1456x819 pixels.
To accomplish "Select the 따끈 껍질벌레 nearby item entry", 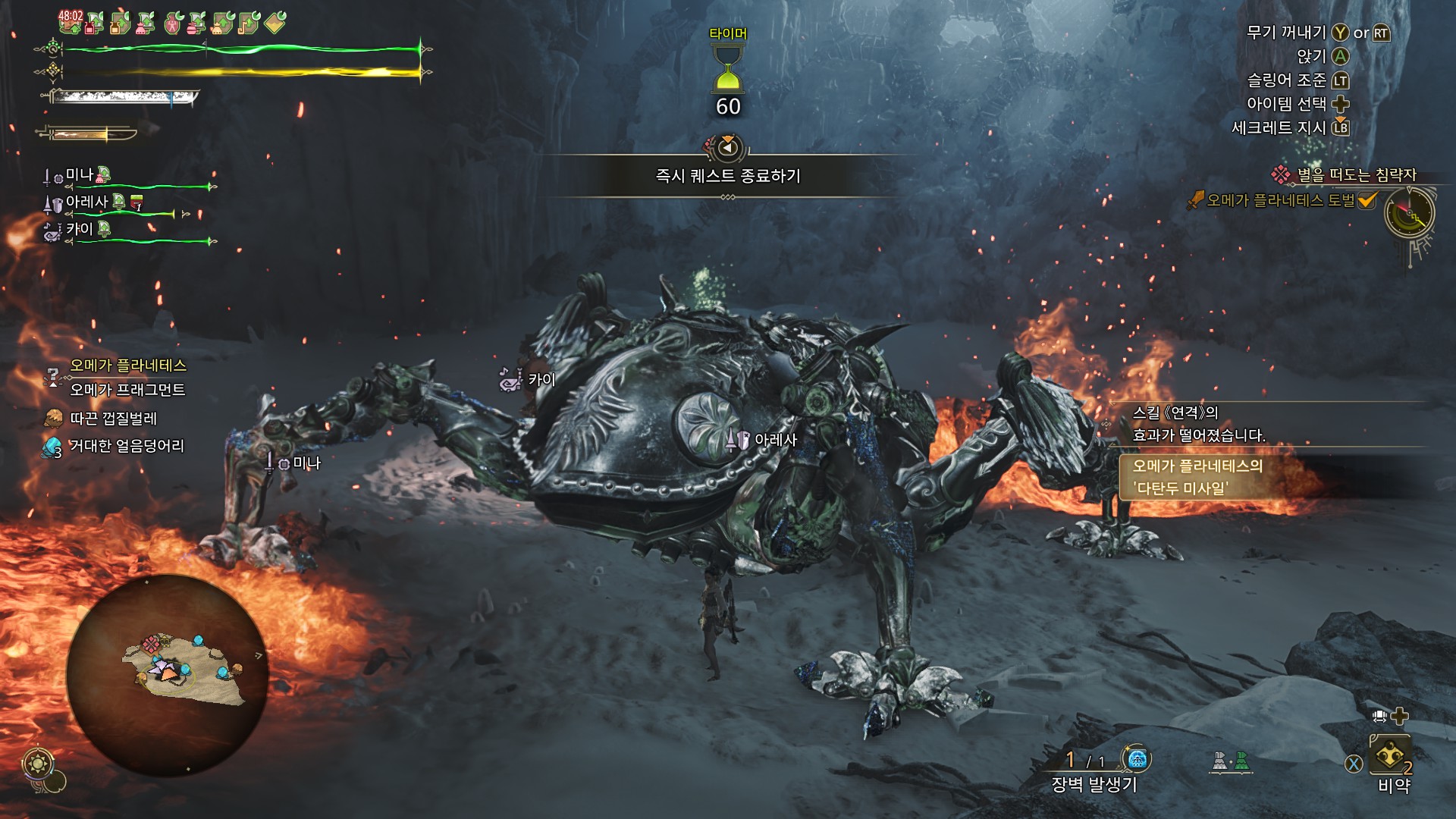I will coord(113,418).
